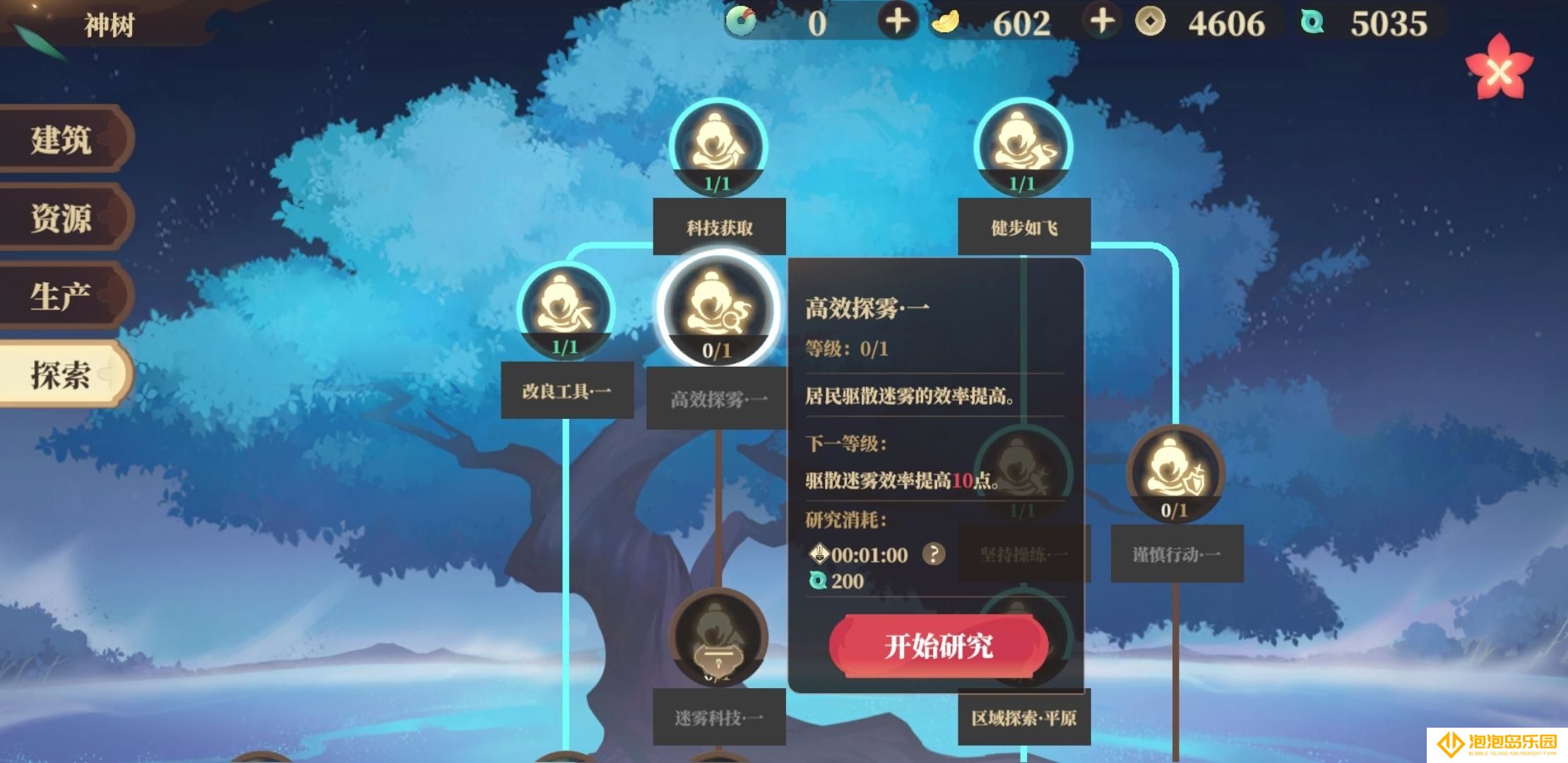Select the 健步如飞 tech node icon
Screen dimensions: 1568x763
click(1024, 148)
